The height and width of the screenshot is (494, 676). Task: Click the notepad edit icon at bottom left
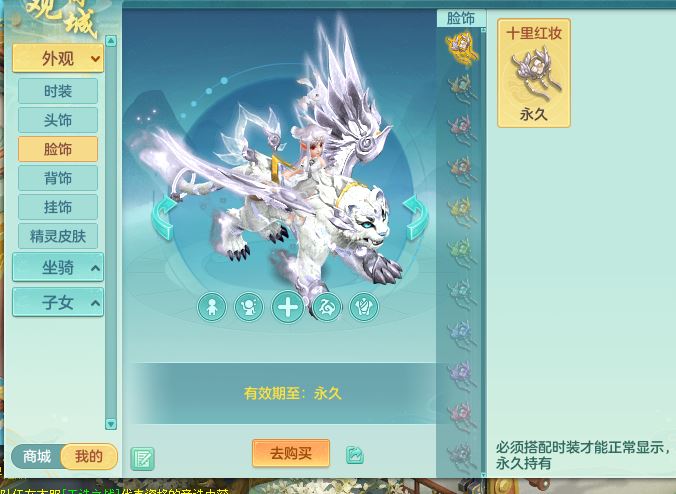(x=142, y=458)
